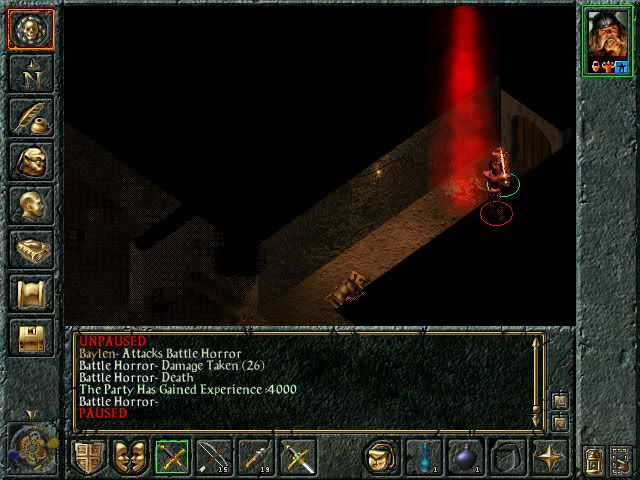640x480 pixels.
Task: Open the options menu with the chest icon
Action: [30, 337]
